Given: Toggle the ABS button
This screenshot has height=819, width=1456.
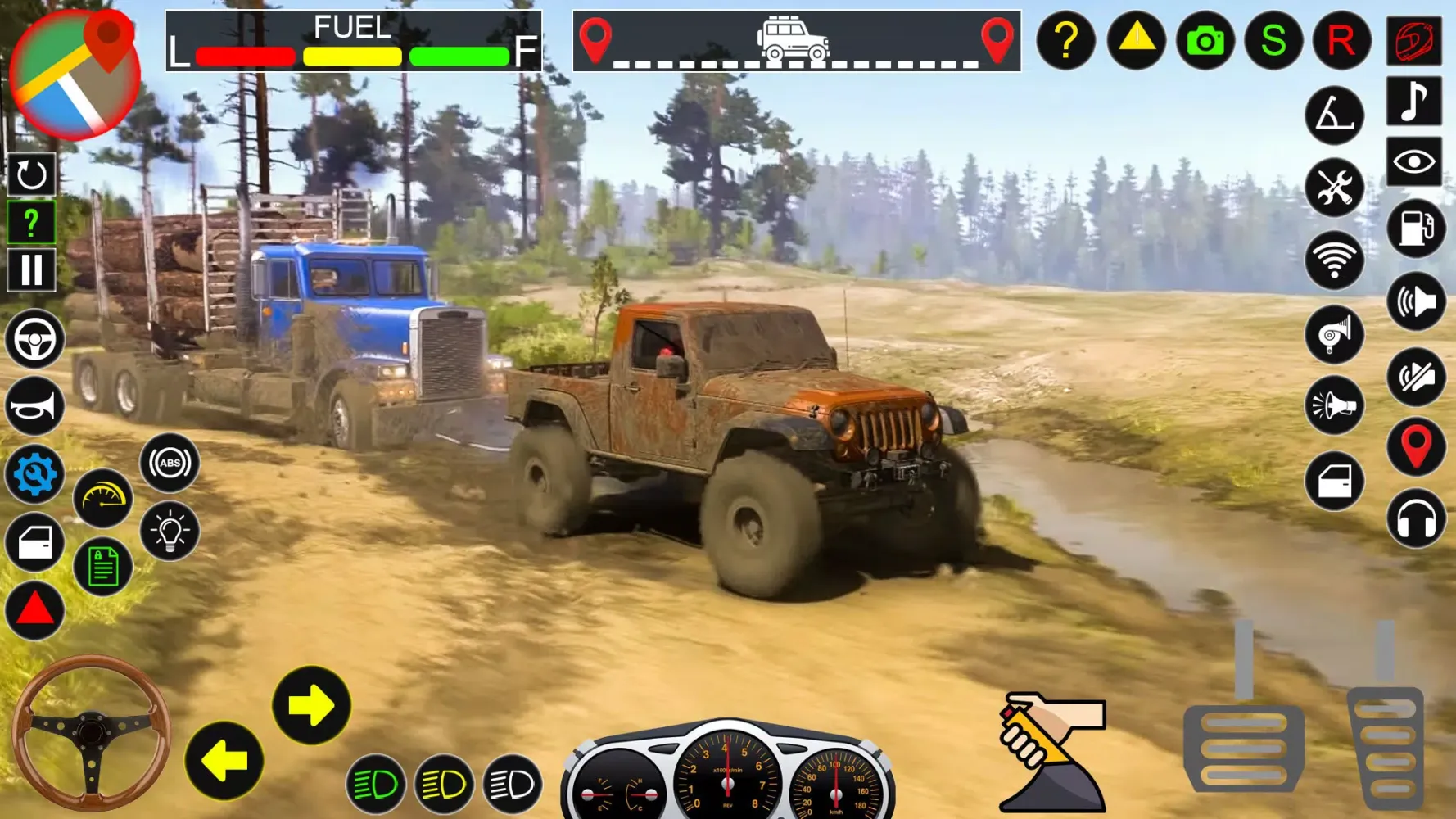Looking at the screenshot, I should tap(170, 463).
